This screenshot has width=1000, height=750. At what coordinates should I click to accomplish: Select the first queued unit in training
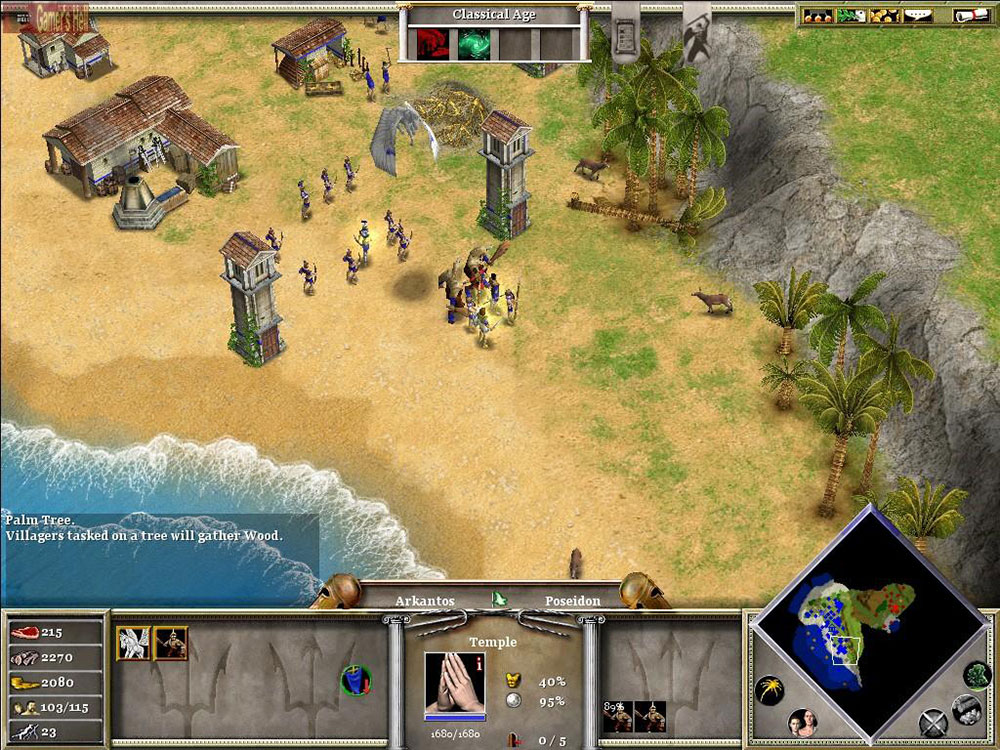[x=616, y=716]
